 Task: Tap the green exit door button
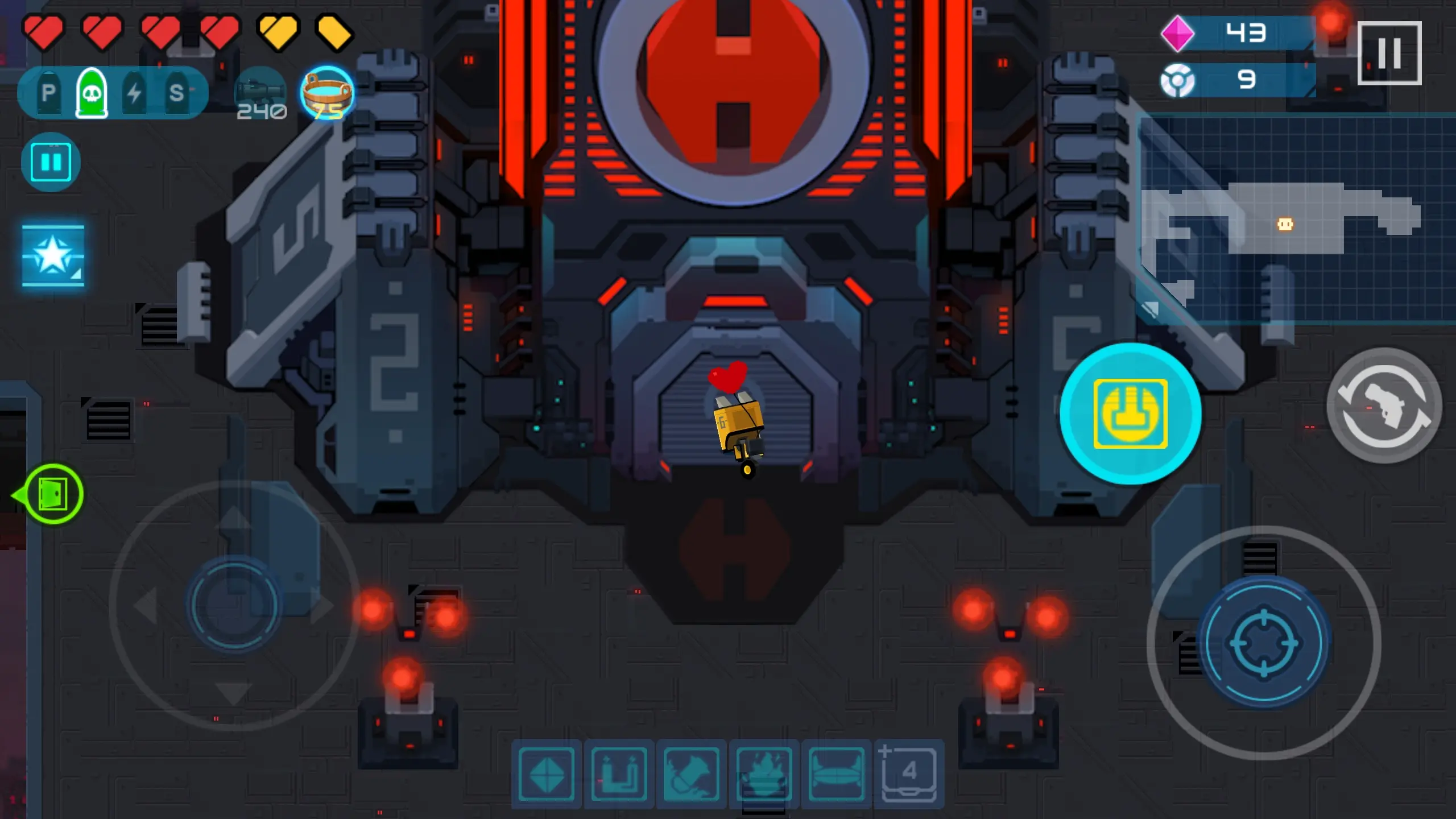53,494
